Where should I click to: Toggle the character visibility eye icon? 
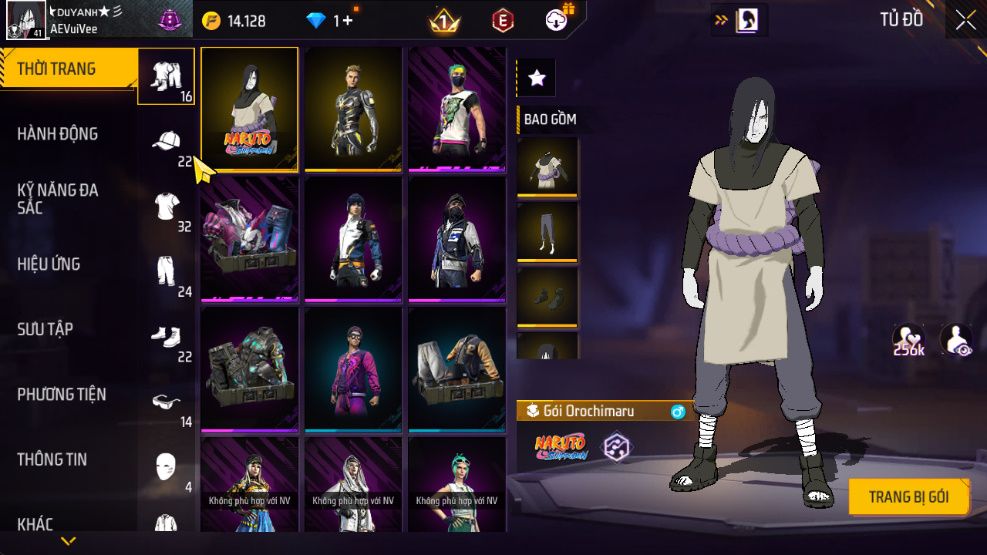956,340
